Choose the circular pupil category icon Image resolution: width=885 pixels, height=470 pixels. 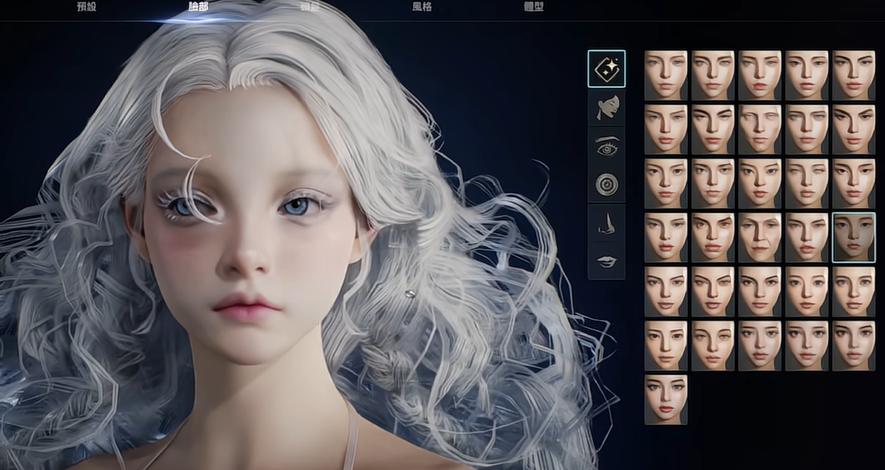coord(606,184)
